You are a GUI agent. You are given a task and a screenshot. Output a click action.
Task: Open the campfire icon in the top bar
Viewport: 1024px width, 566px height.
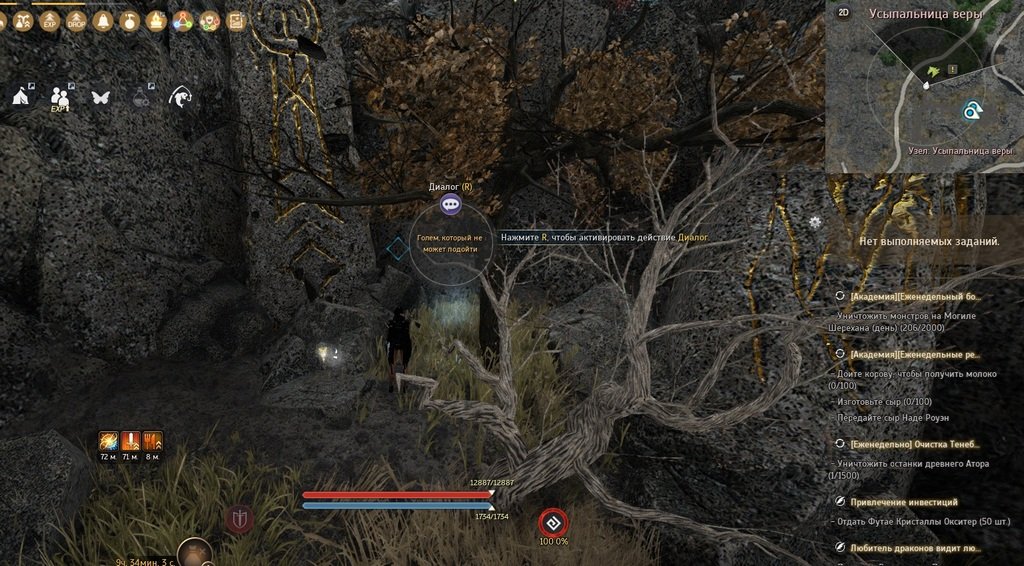pyautogui.click(x=155, y=20)
